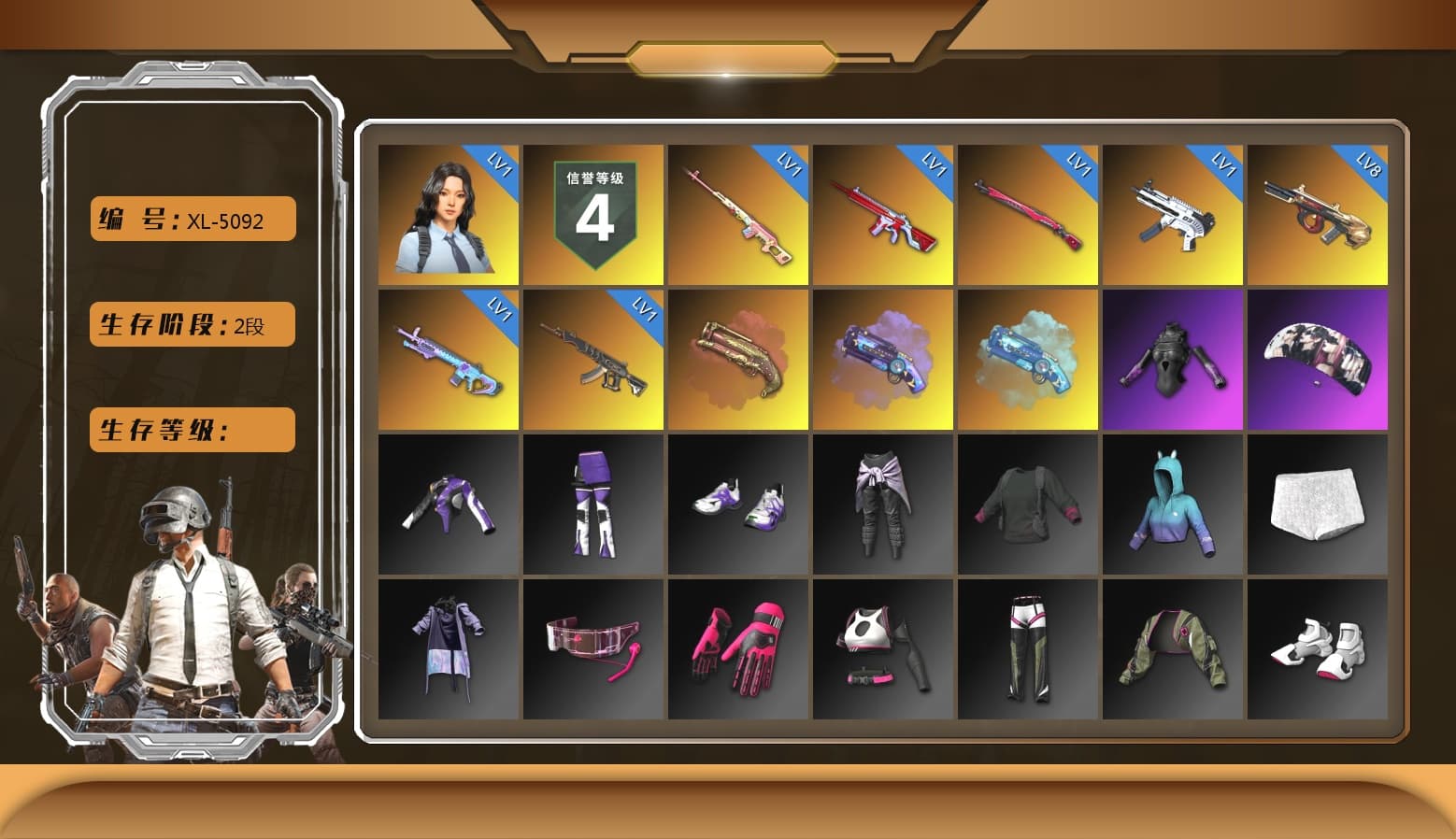Open the camouflage parachute skin

click(1318, 360)
